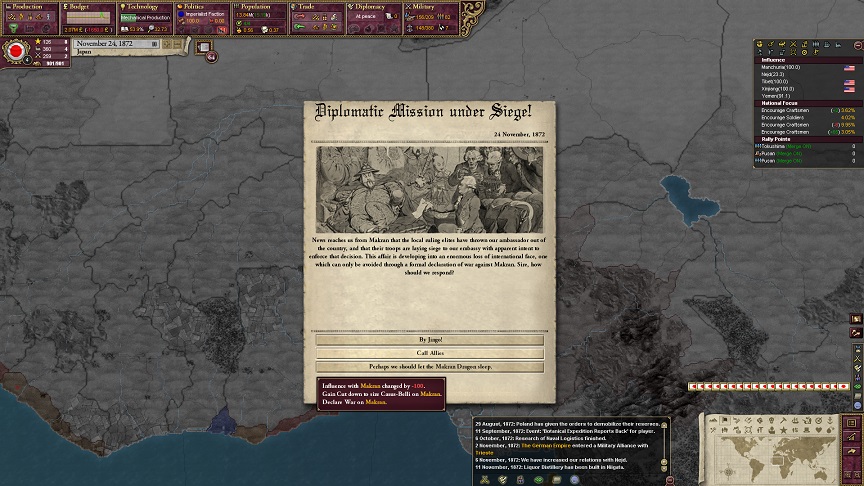The height and width of the screenshot is (486, 864).
Task: Choose to let the Makran Dragon sleep
Action: pyautogui.click(x=430, y=367)
